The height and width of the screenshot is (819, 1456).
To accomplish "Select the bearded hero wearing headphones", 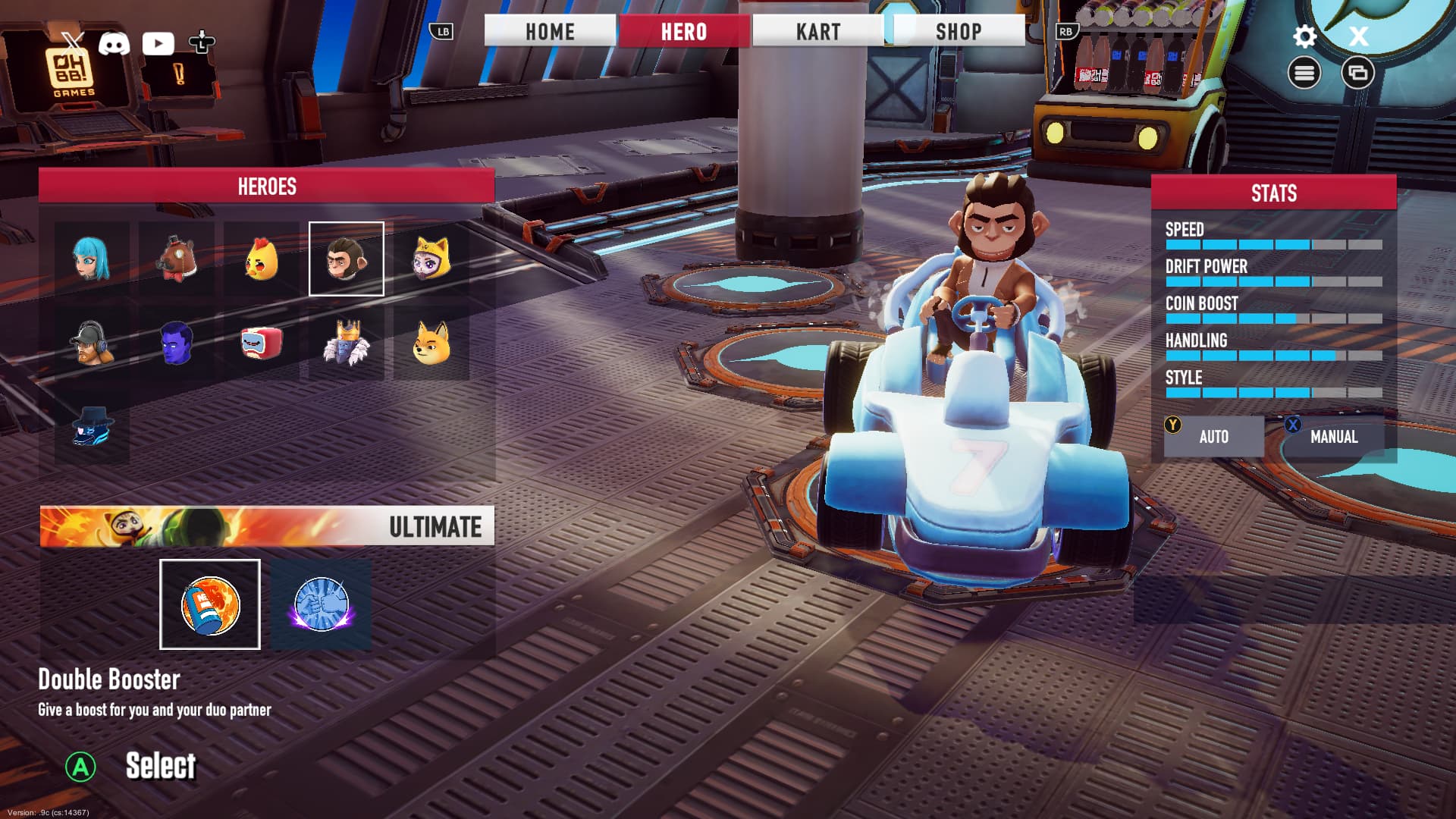I will 92,344.
